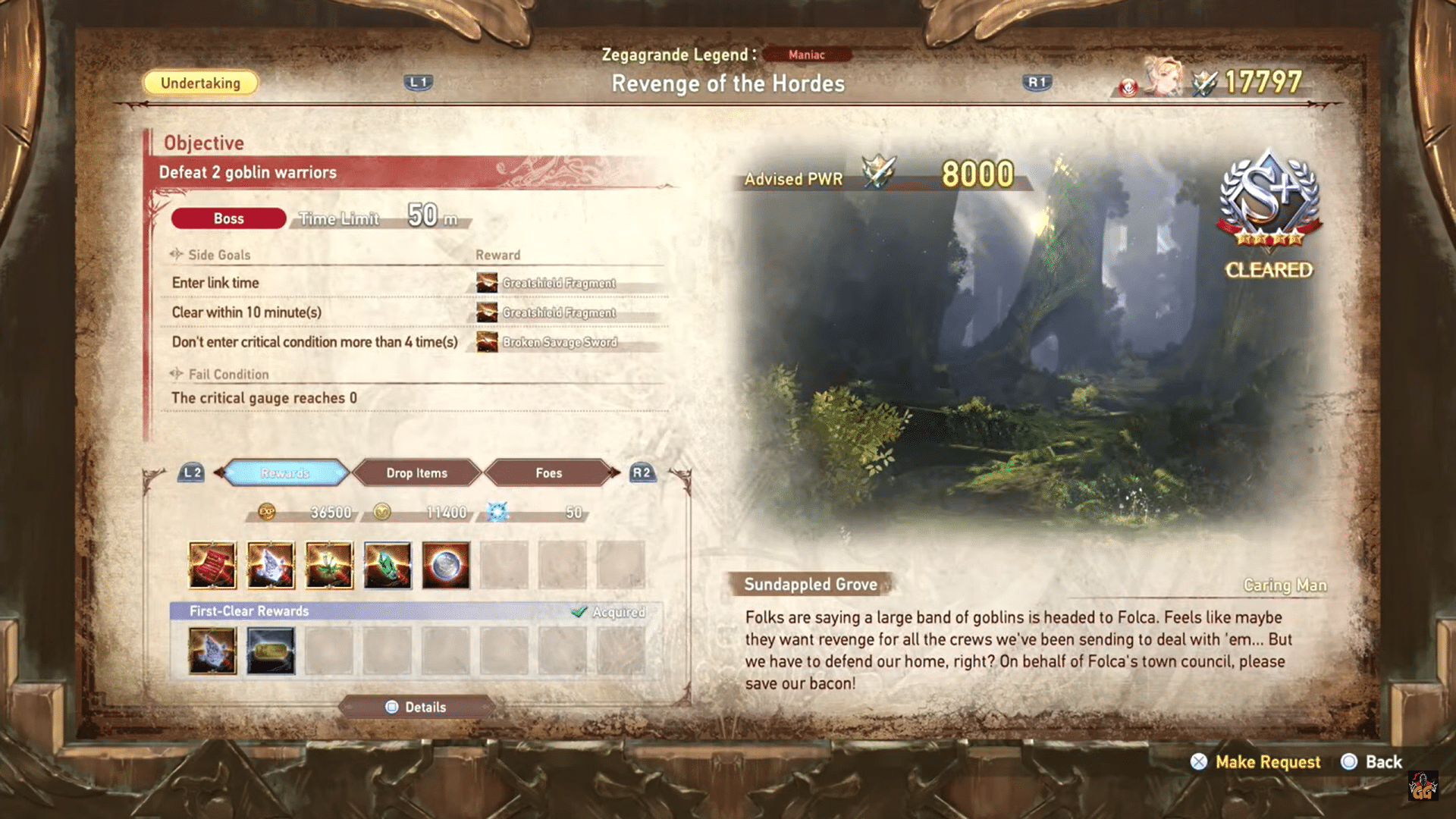Viewport: 1456px width, 819px height.
Task: Select the red scroll reward item icon
Action: pyautogui.click(x=213, y=564)
